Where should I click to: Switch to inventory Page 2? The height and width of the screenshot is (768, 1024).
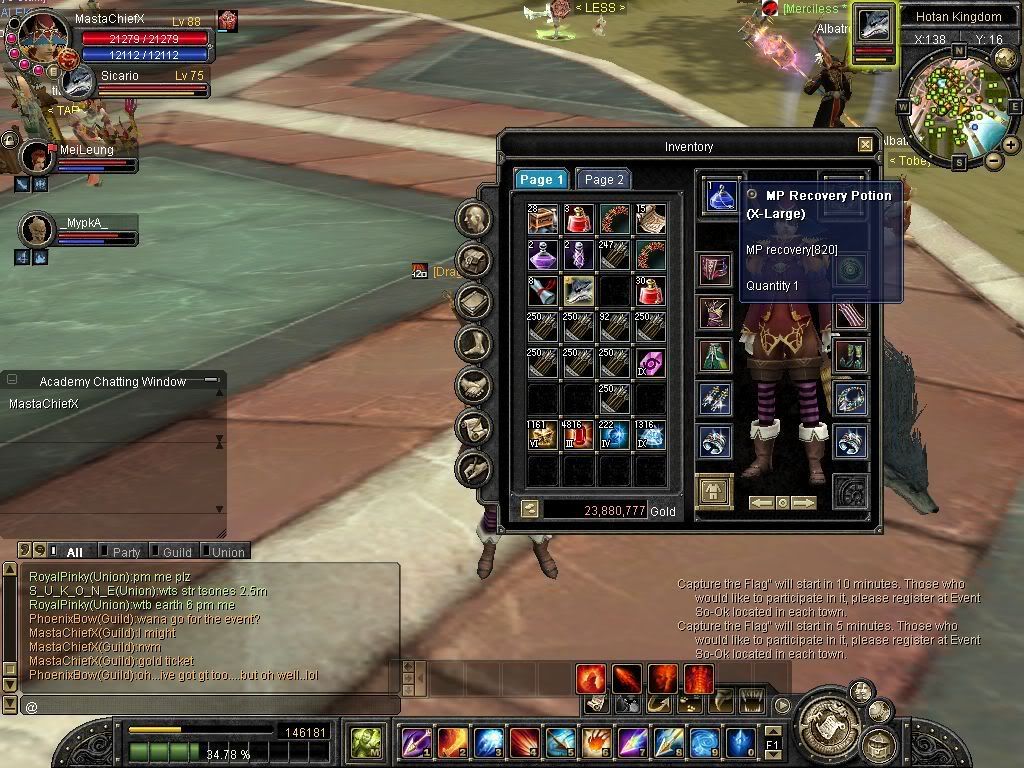pyautogui.click(x=603, y=179)
